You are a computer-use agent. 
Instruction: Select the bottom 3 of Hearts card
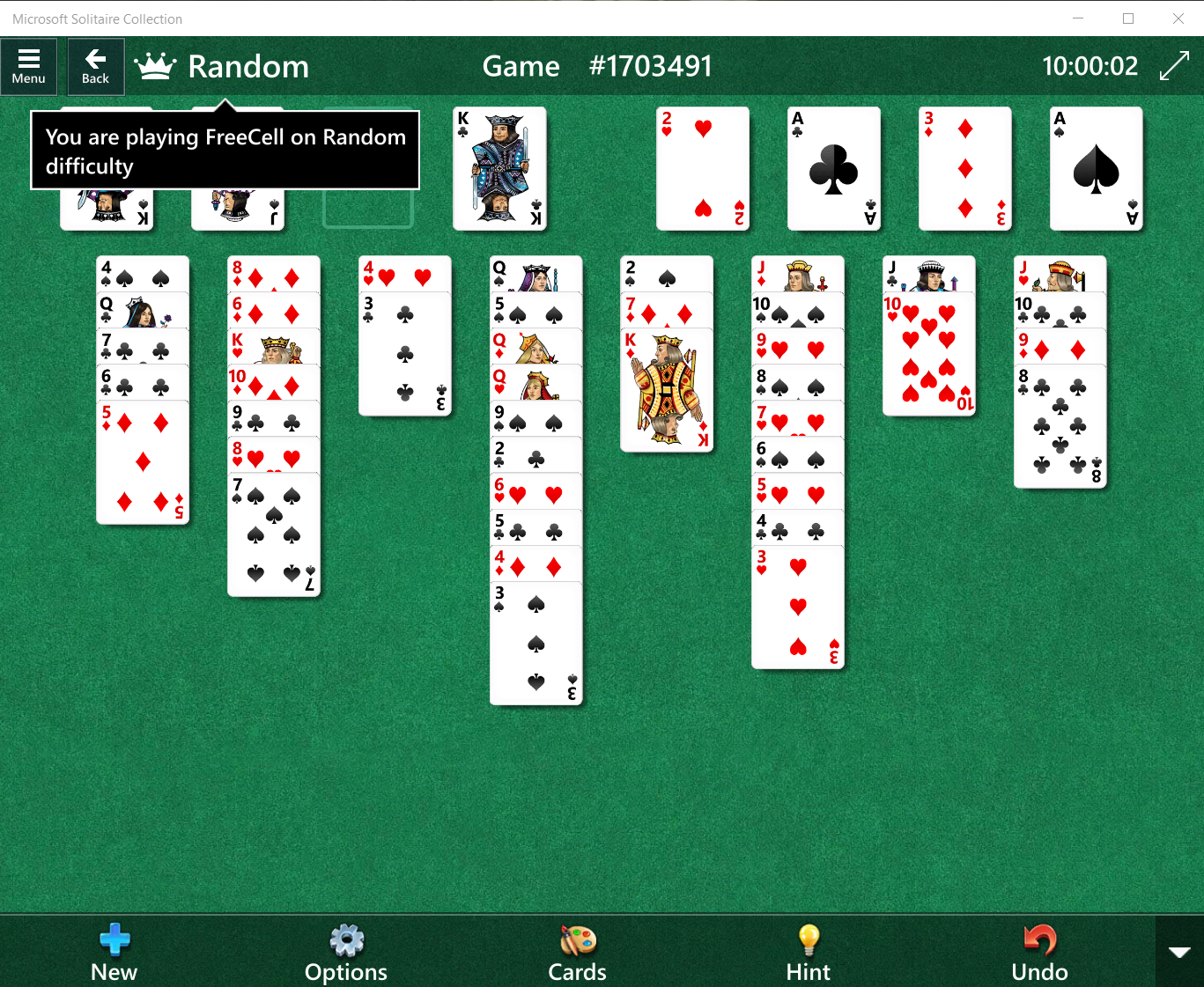[798, 608]
